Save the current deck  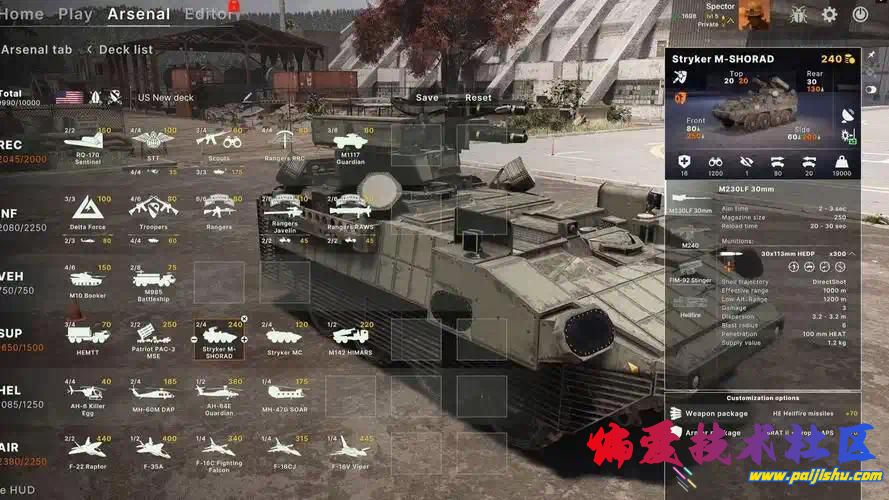427,98
